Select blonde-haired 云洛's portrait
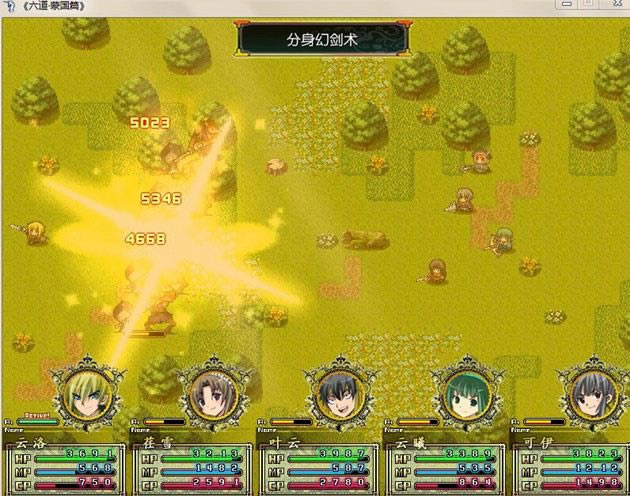Image resolution: width=630 pixels, height=496 pixels. click(x=87, y=392)
